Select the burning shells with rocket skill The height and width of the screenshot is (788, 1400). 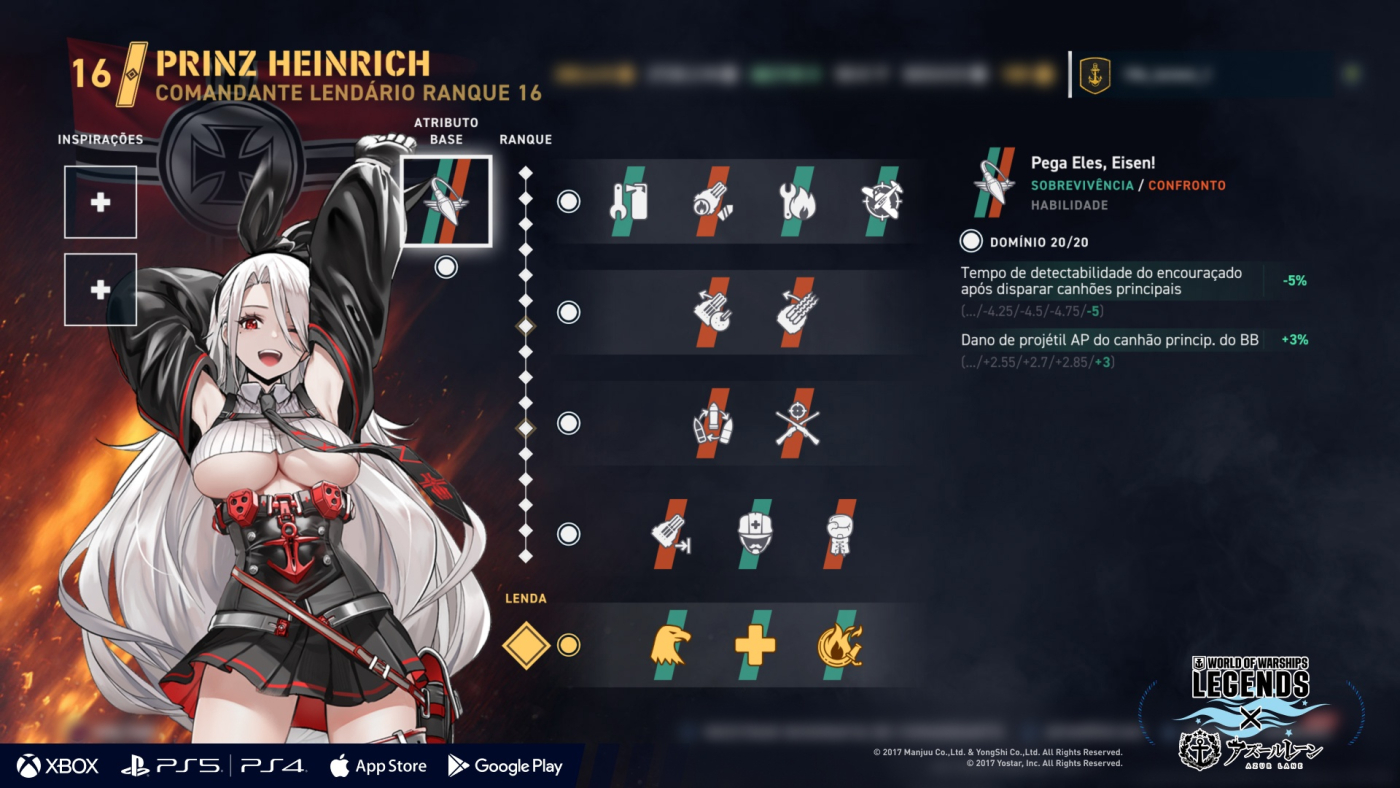pos(712,201)
